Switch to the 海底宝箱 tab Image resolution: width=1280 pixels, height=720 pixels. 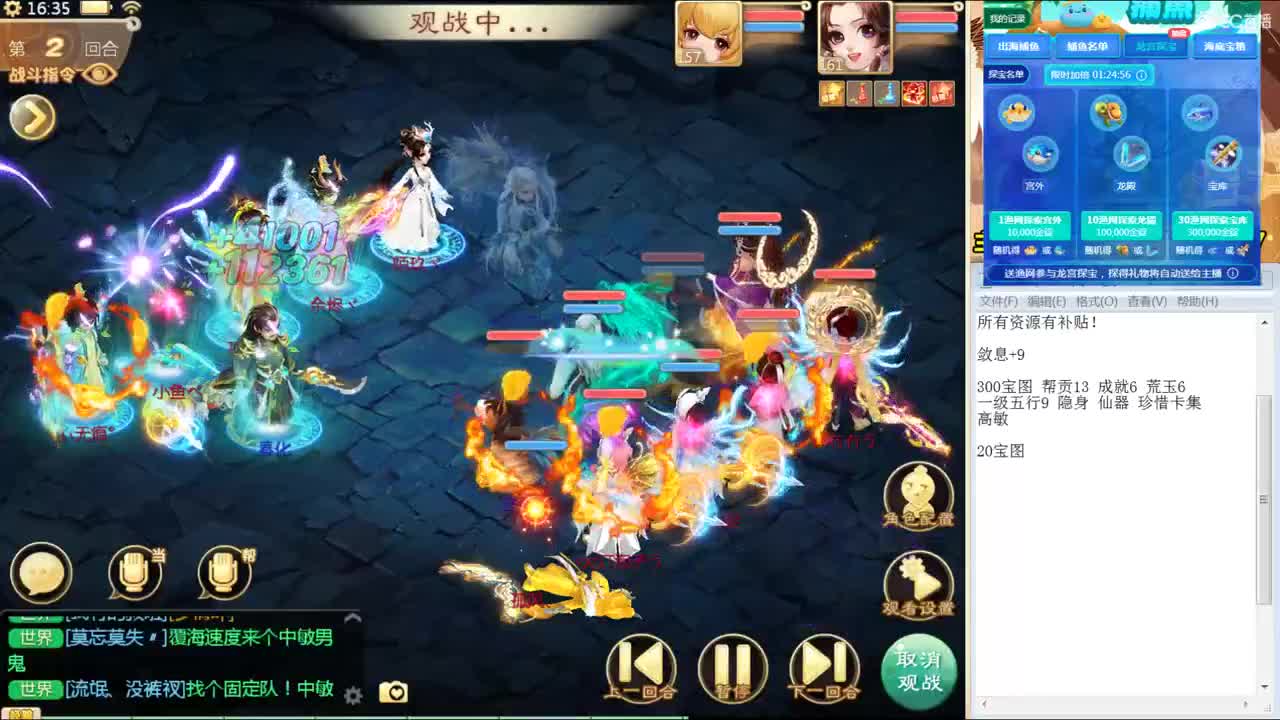[1225, 46]
